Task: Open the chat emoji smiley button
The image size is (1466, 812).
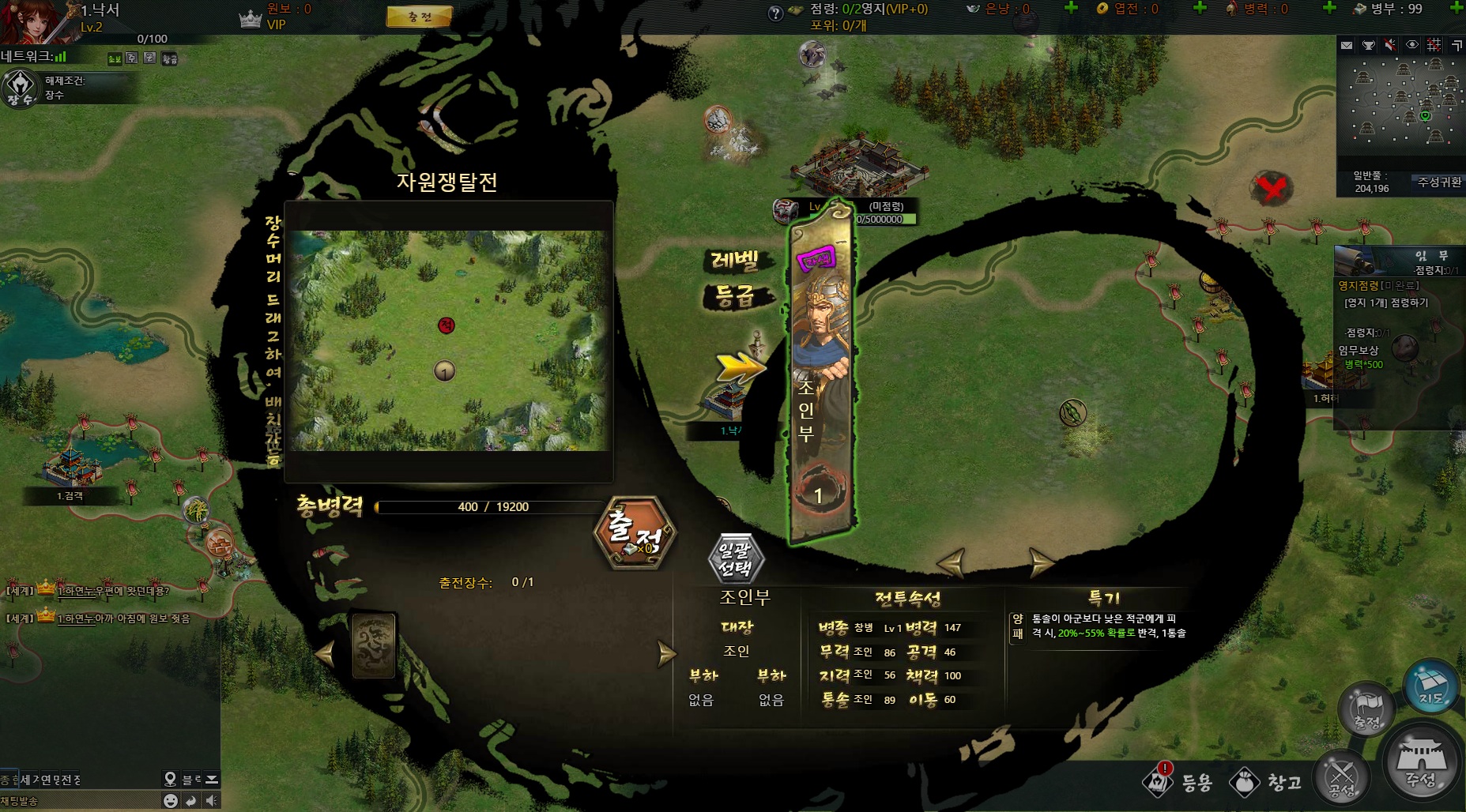Action: [x=170, y=800]
